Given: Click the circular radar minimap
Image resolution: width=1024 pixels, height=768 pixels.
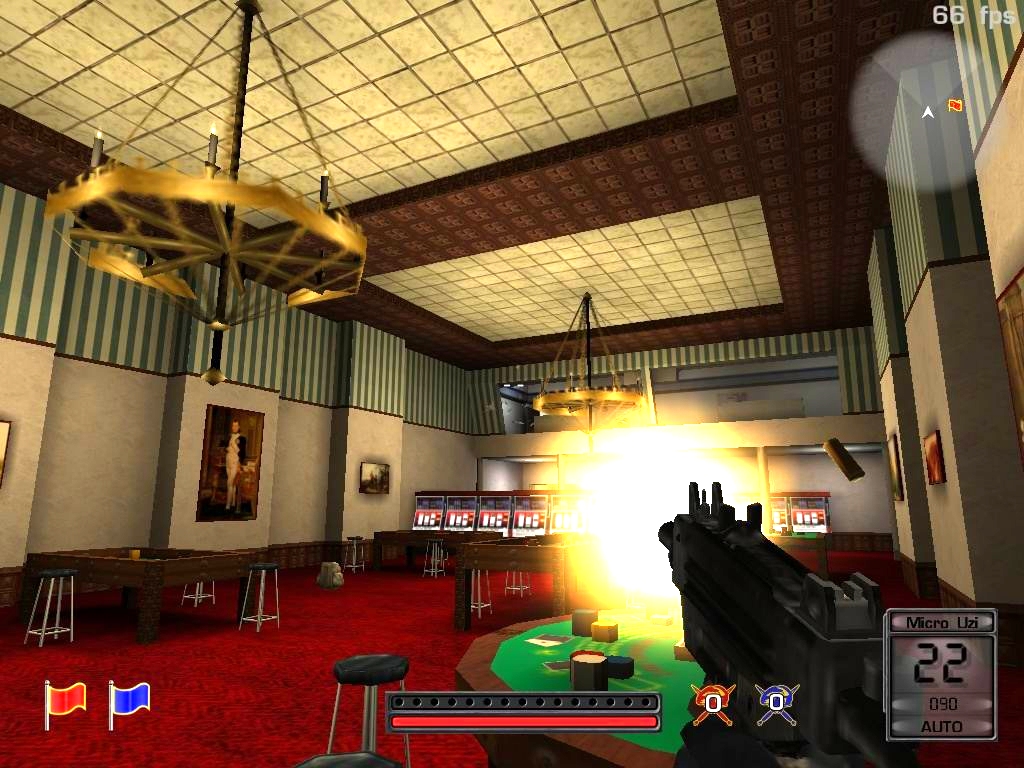Looking at the screenshot, I should point(913,110).
